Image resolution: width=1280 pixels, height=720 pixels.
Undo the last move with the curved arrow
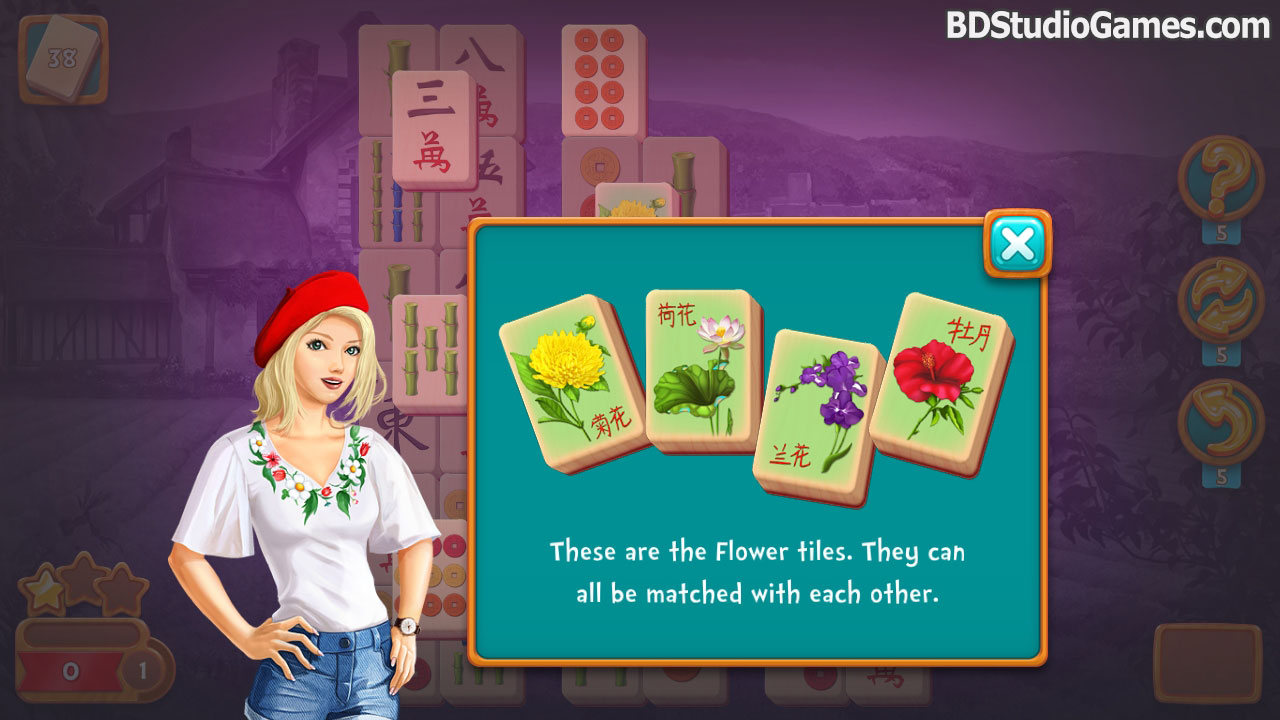click(1220, 416)
